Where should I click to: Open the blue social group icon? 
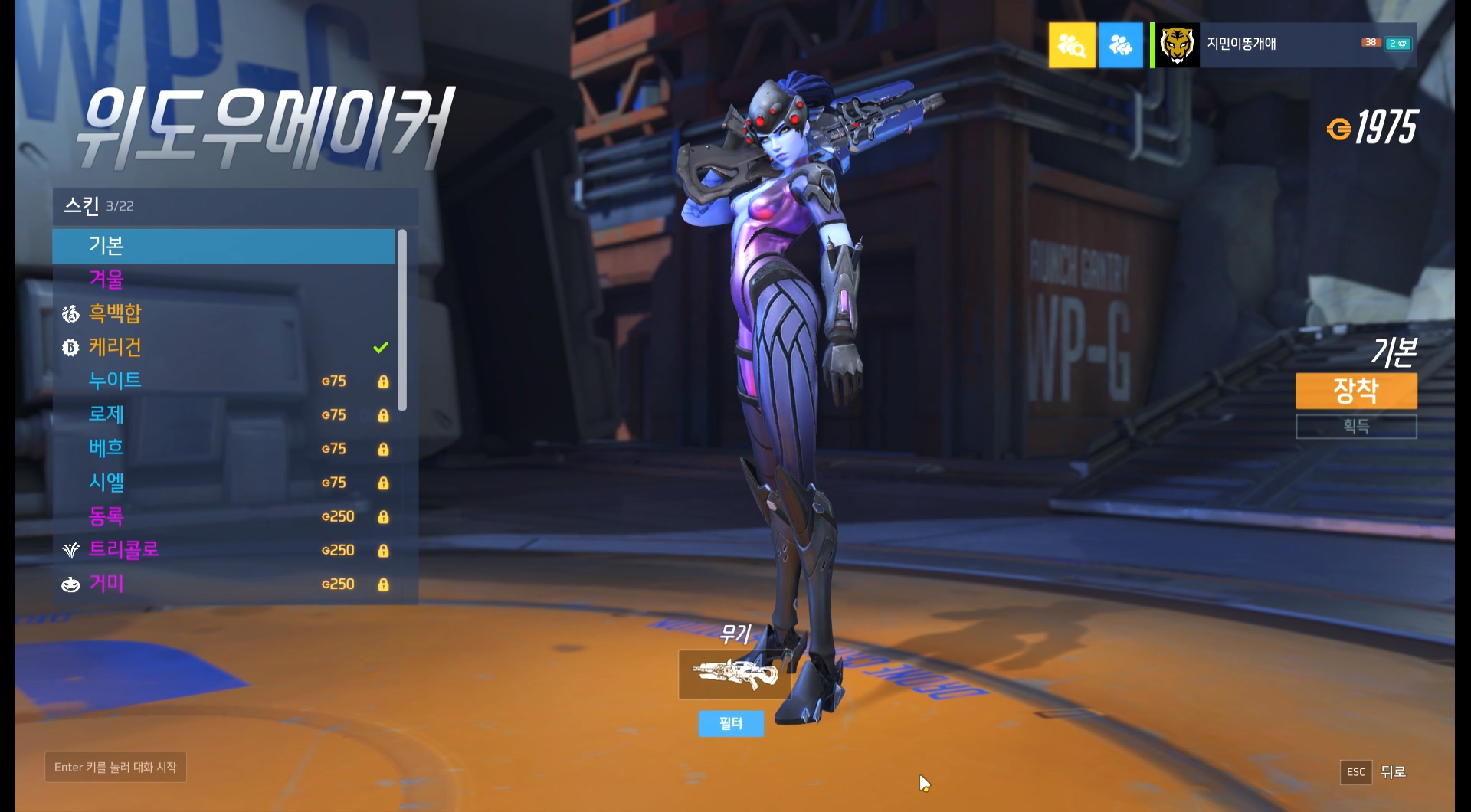click(x=1120, y=45)
